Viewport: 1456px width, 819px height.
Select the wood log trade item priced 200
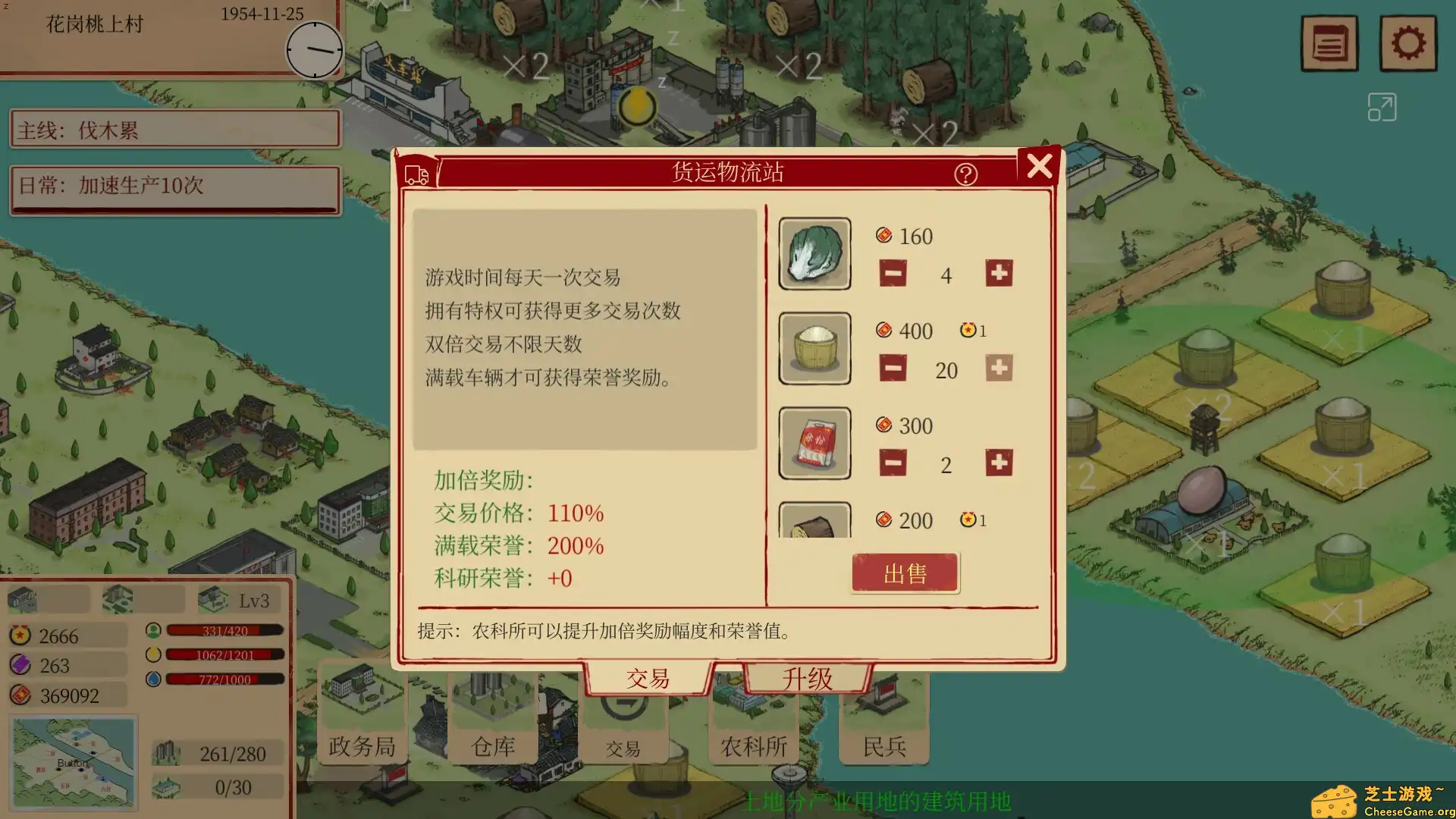click(814, 523)
